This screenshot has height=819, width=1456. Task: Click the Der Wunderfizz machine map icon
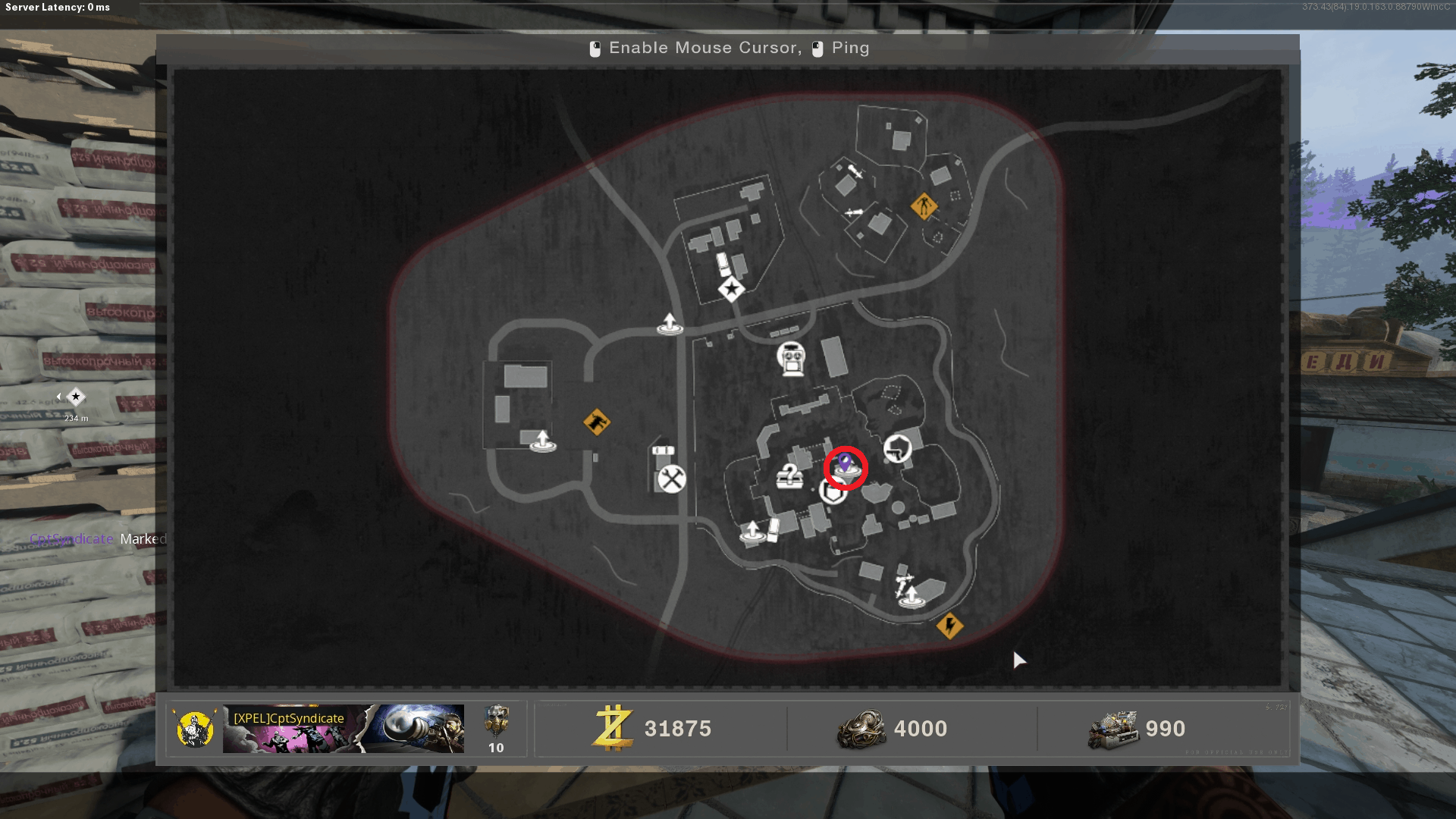click(x=792, y=358)
